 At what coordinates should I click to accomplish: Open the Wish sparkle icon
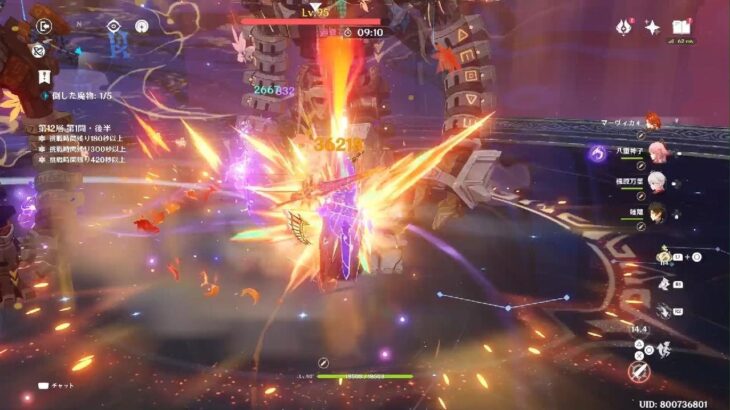click(651, 28)
